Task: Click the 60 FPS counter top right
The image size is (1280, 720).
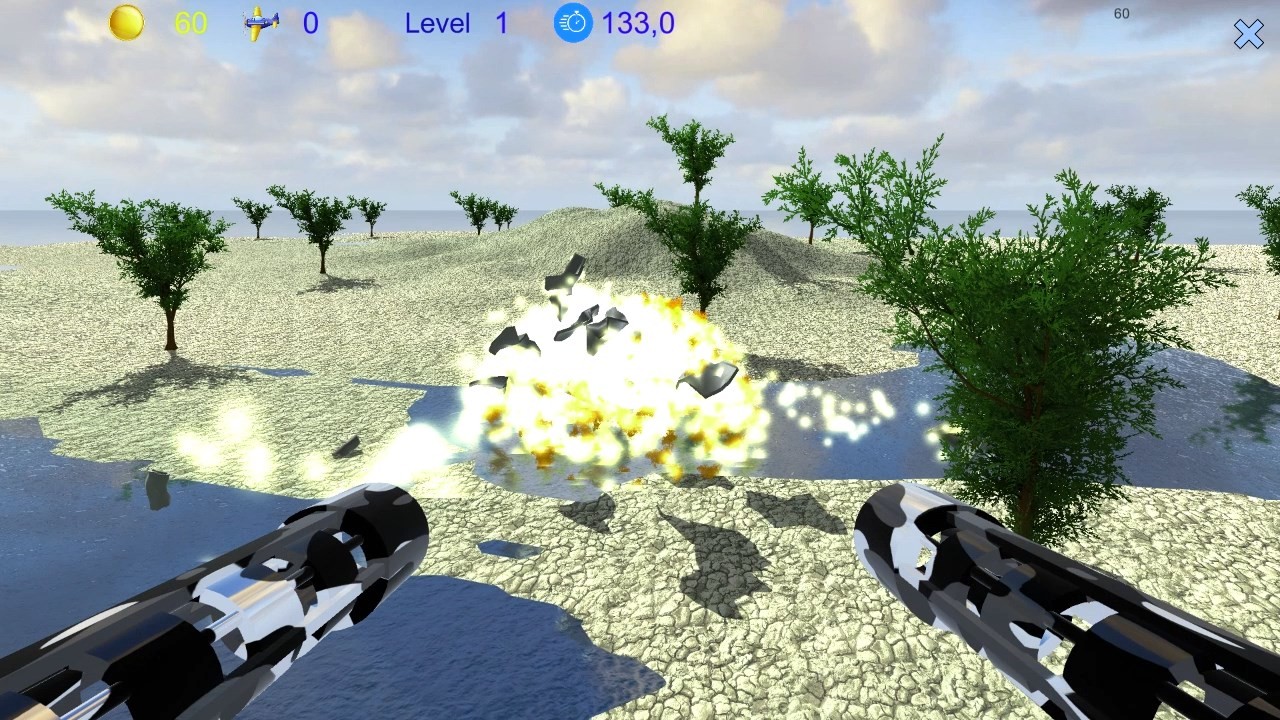Action: coord(1121,14)
